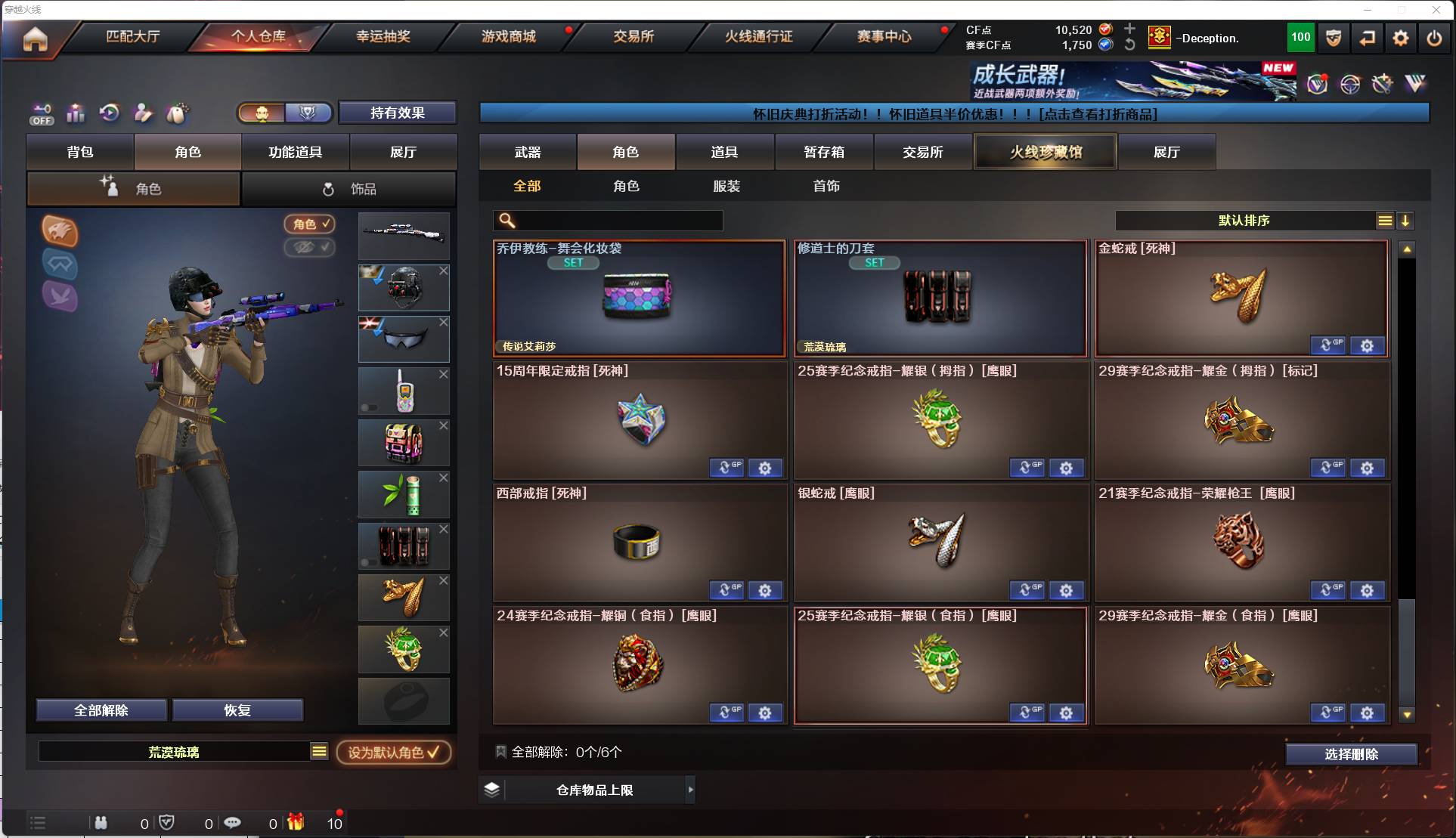Viewport: 1456px width, 838px height.
Task: Click the 设为默认角色 button
Action: [394, 753]
